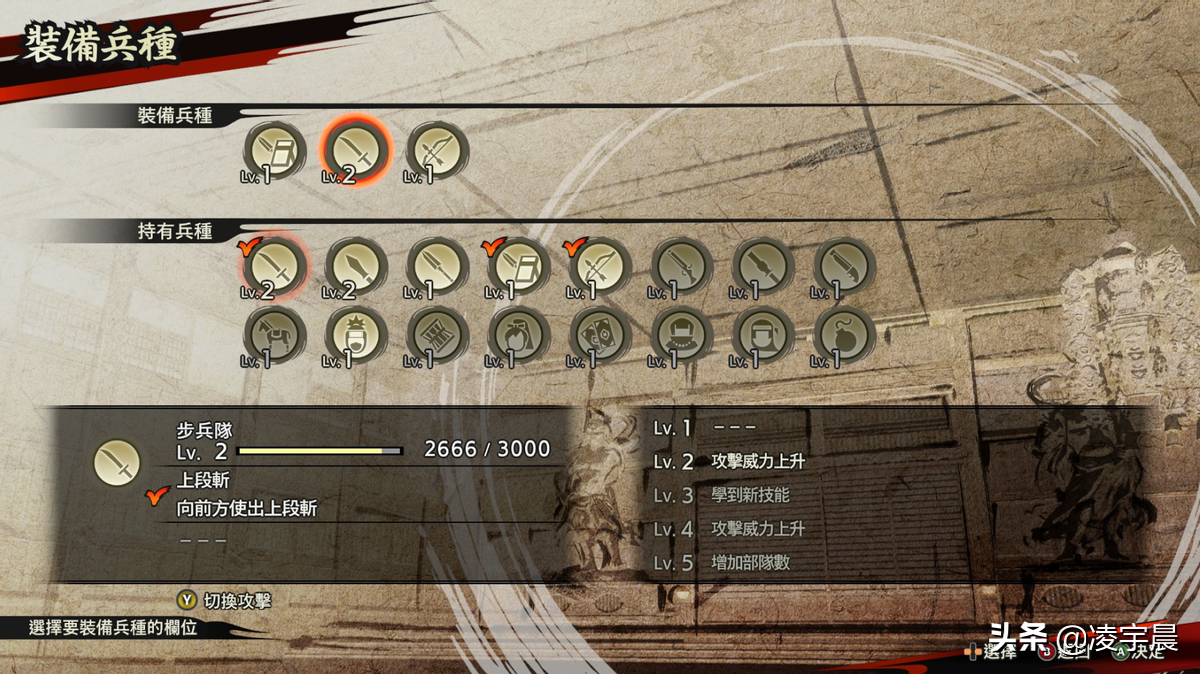Pick the leaf-bladed spear troop icon
The height and width of the screenshot is (674, 1200).
click(x=357, y=267)
